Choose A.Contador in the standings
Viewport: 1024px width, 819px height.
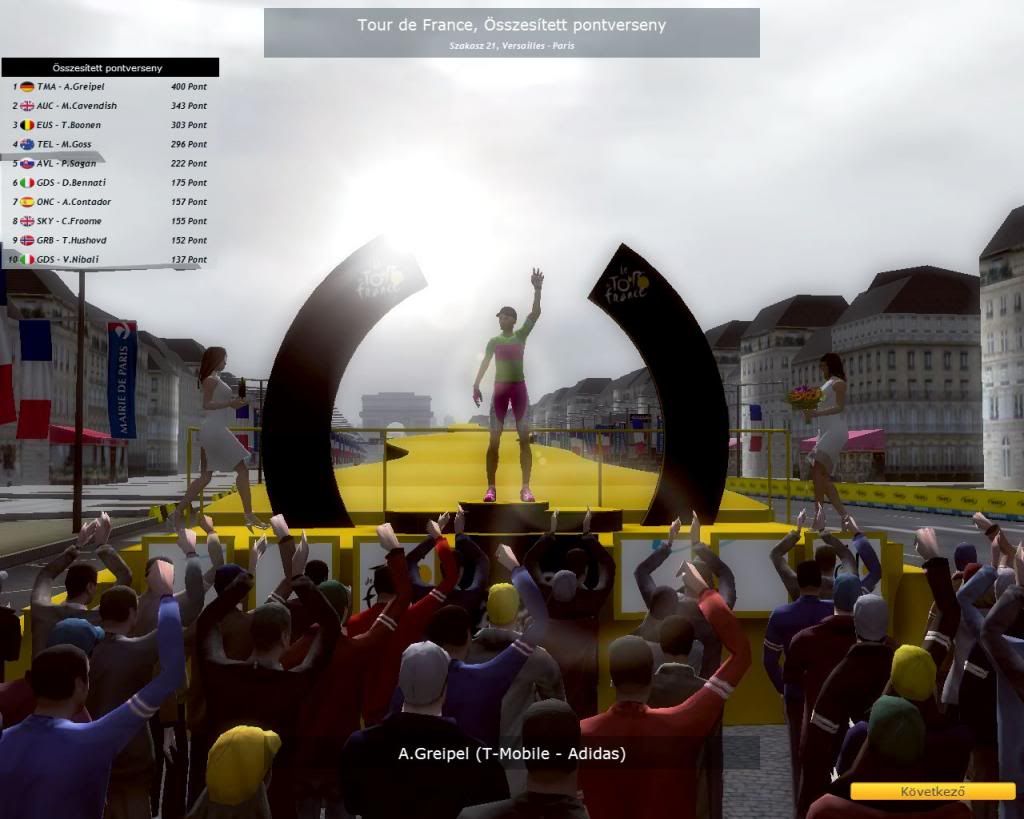tap(109, 202)
